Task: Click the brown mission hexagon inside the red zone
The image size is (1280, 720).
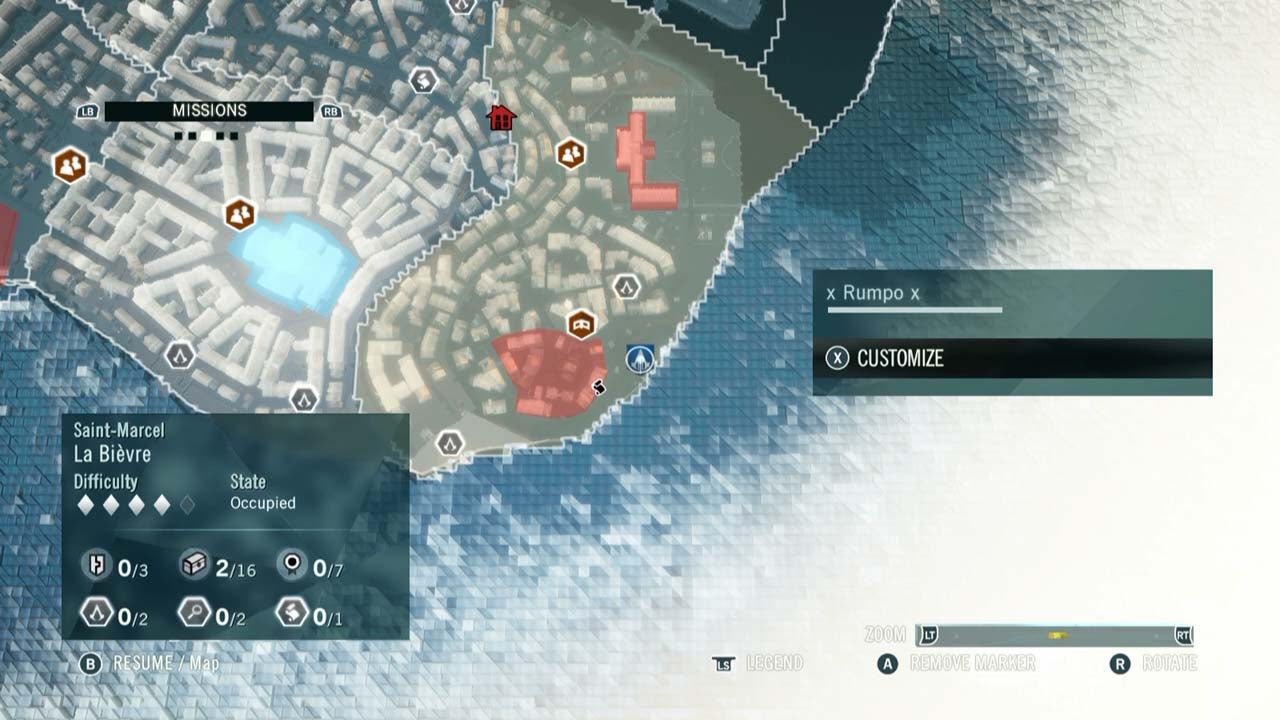Action: 580,324
